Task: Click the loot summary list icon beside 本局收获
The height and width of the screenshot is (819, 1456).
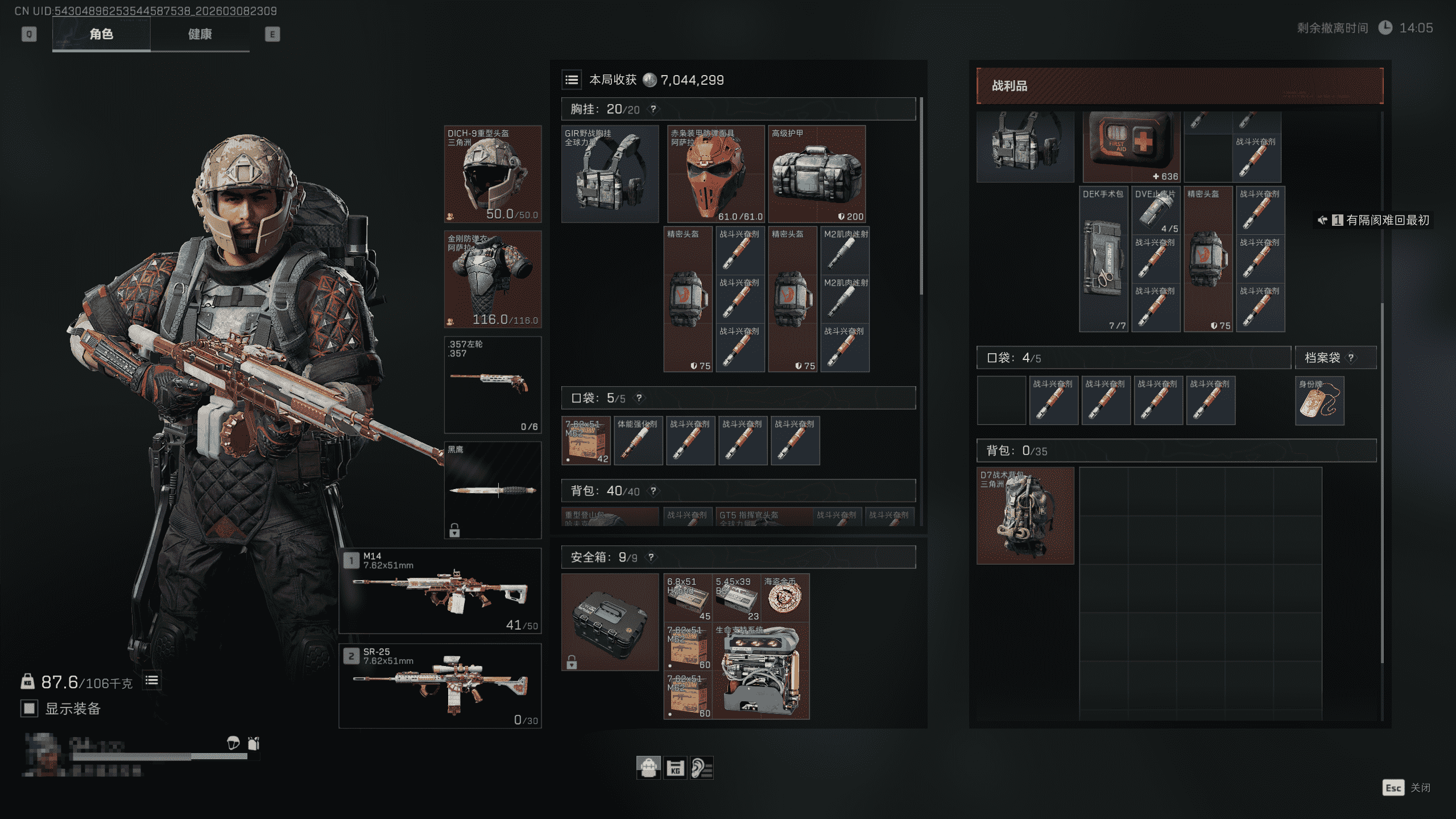Action: 572,80
